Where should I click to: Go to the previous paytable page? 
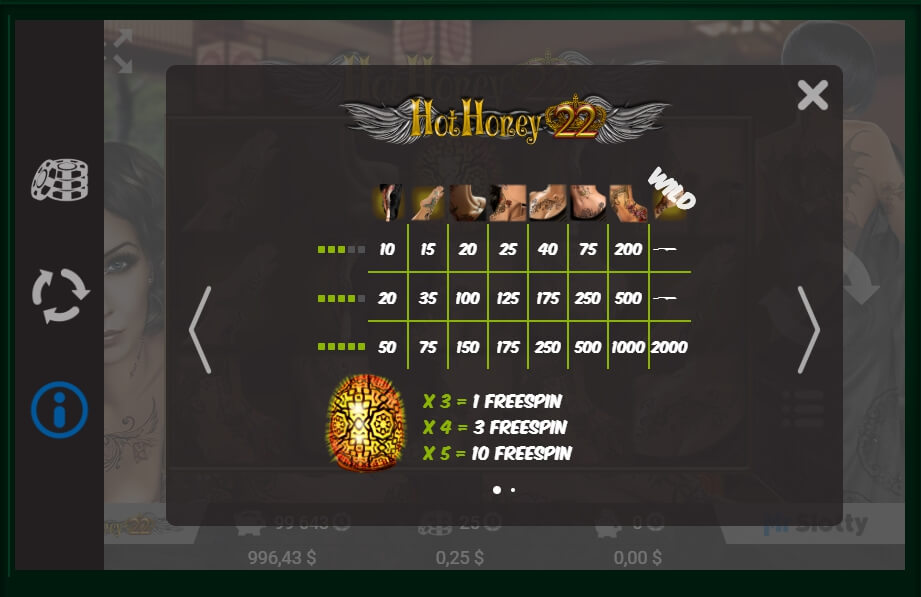(x=200, y=330)
